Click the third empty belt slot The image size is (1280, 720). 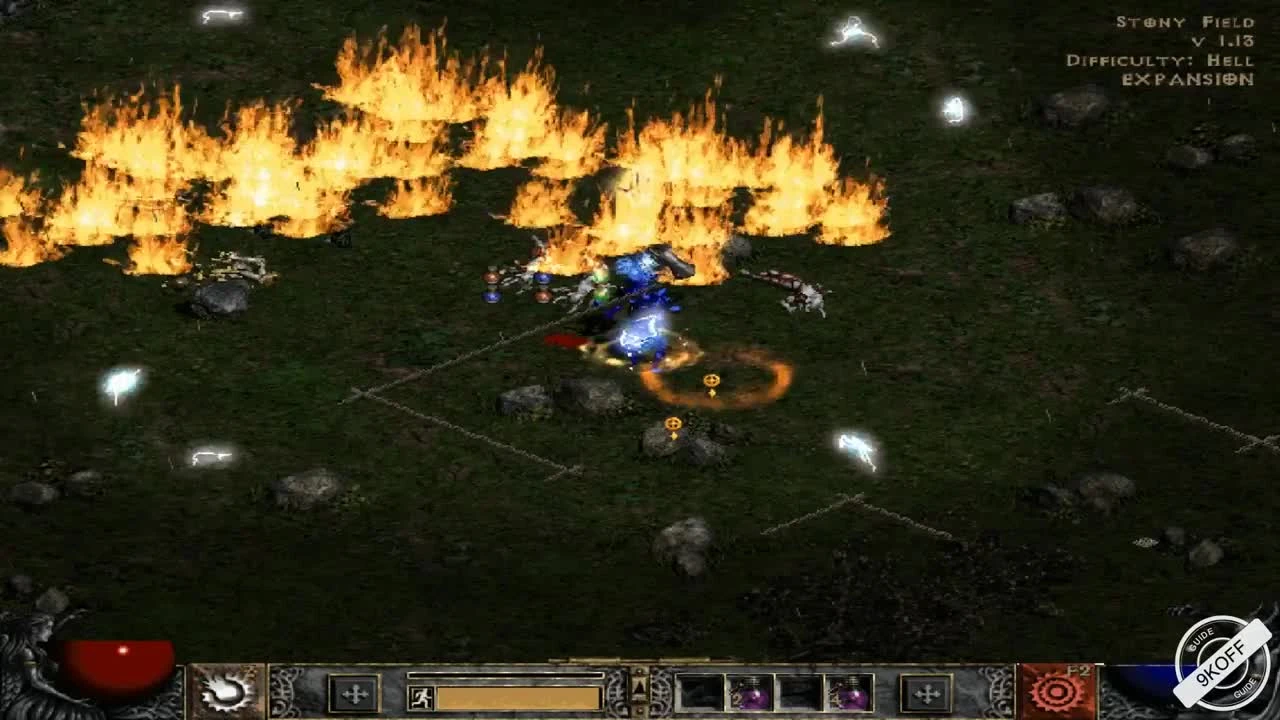tap(800, 692)
